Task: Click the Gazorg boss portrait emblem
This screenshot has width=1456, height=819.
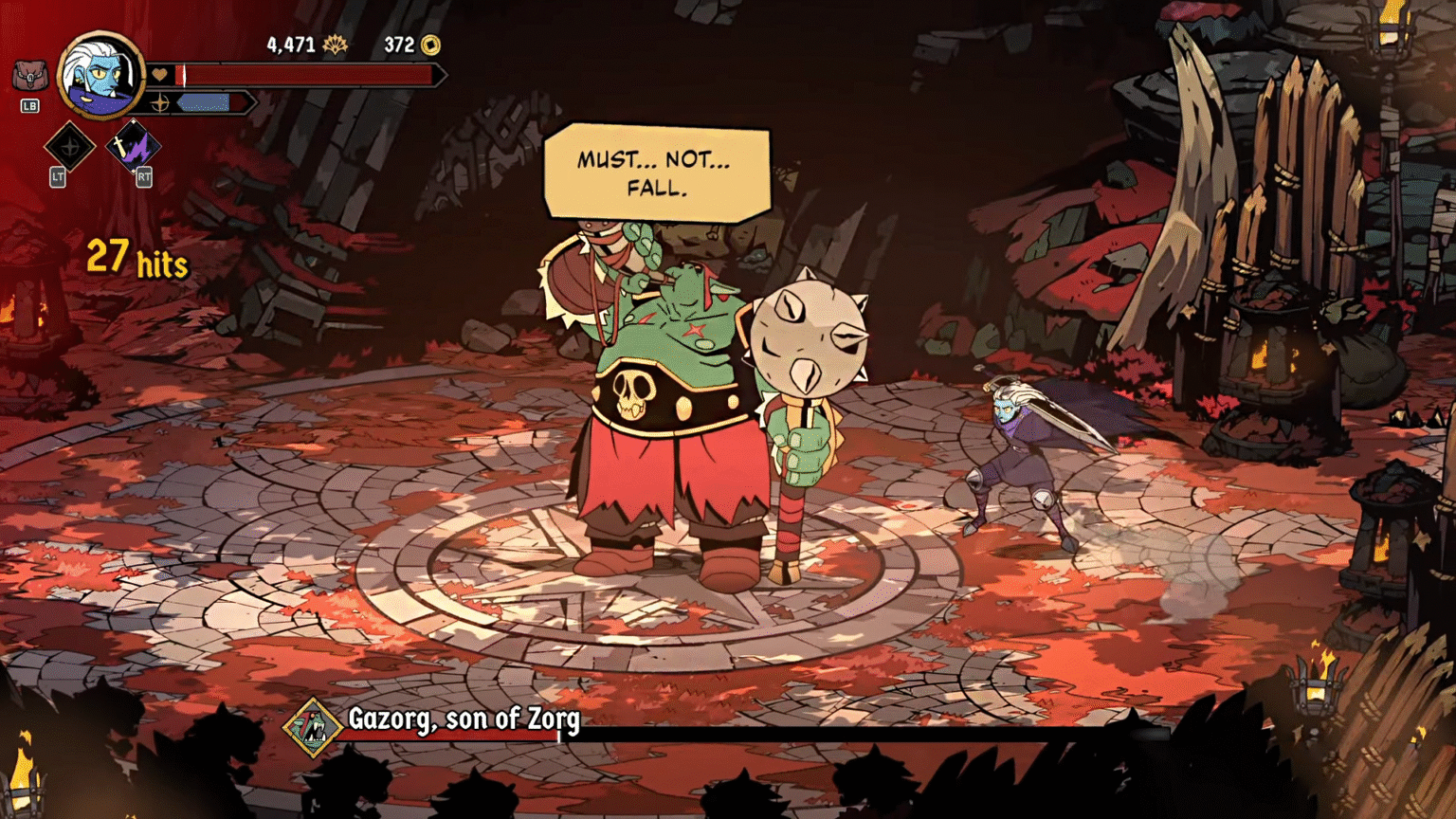Action: click(x=312, y=727)
